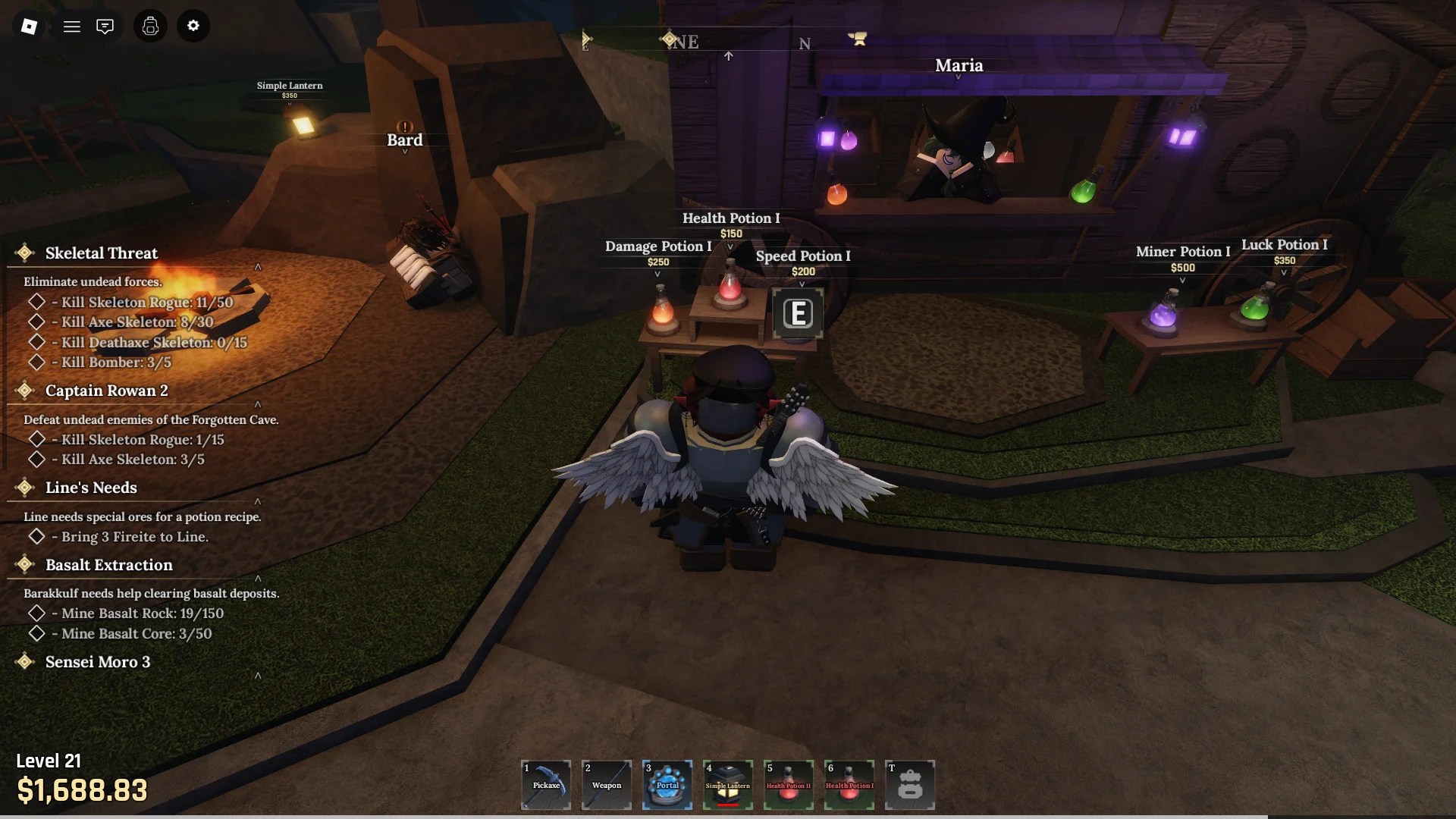Collapse the Captain Rowan 2 quest
The height and width of the screenshot is (819, 1456).
pyautogui.click(x=259, y=404)
